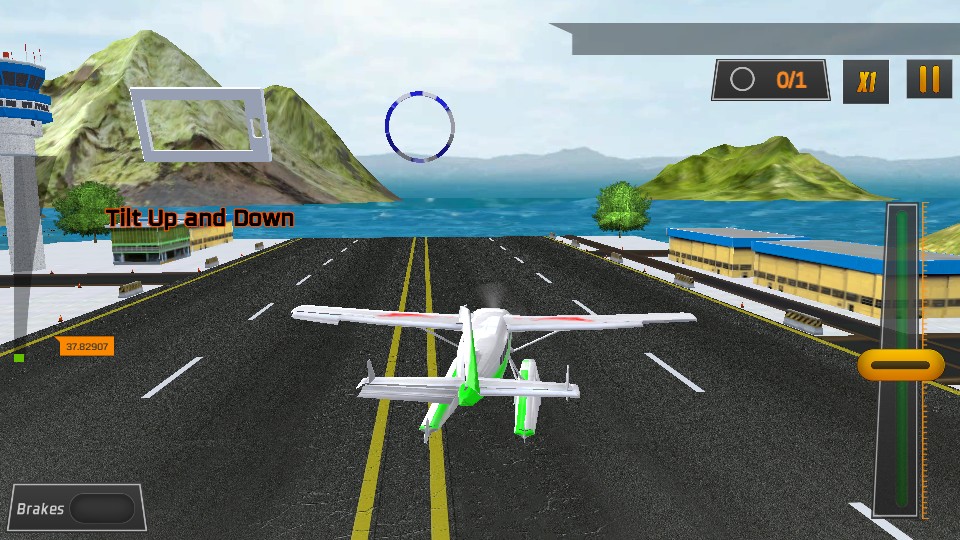This screenshot has height=540, width=960.
Task: Pause the game with the pause button
Action: [929, 80]
